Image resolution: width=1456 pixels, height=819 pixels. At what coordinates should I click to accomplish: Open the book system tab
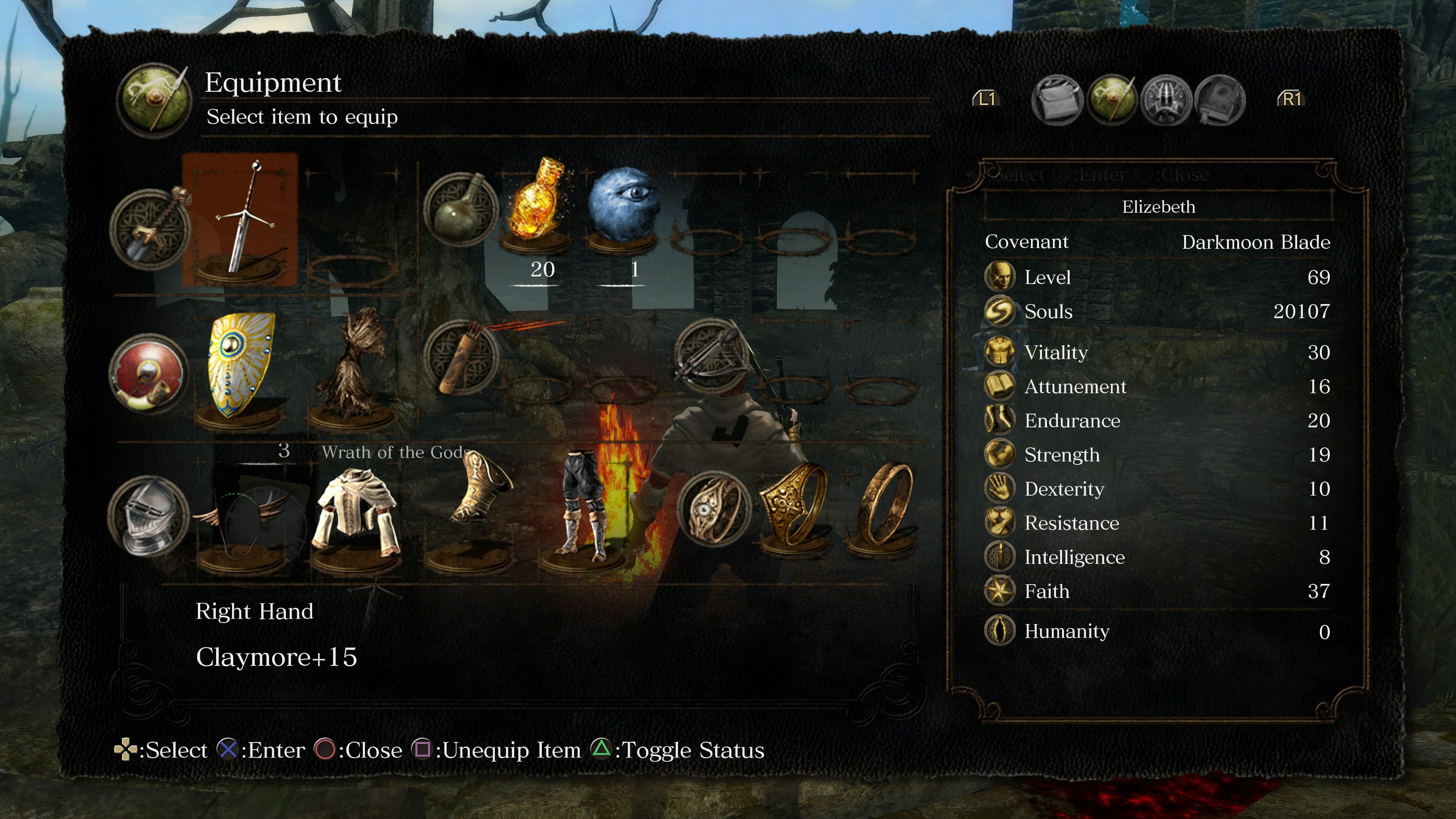1220,99
